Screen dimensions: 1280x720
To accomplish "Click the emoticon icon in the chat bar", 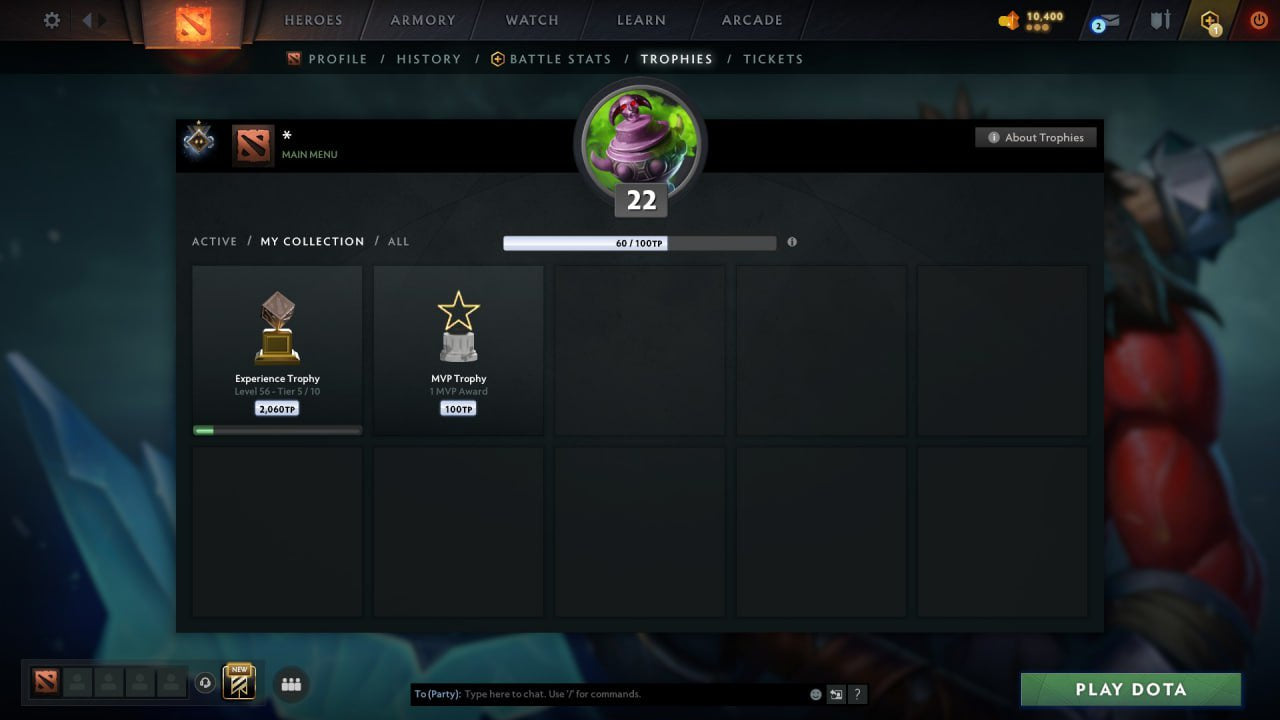I will pos(815,694).
